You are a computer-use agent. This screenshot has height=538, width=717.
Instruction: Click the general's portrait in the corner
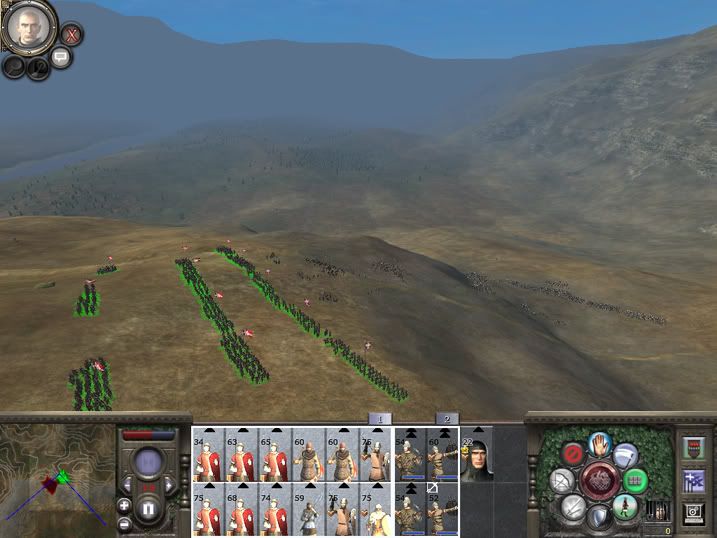[x=28, y=27]
